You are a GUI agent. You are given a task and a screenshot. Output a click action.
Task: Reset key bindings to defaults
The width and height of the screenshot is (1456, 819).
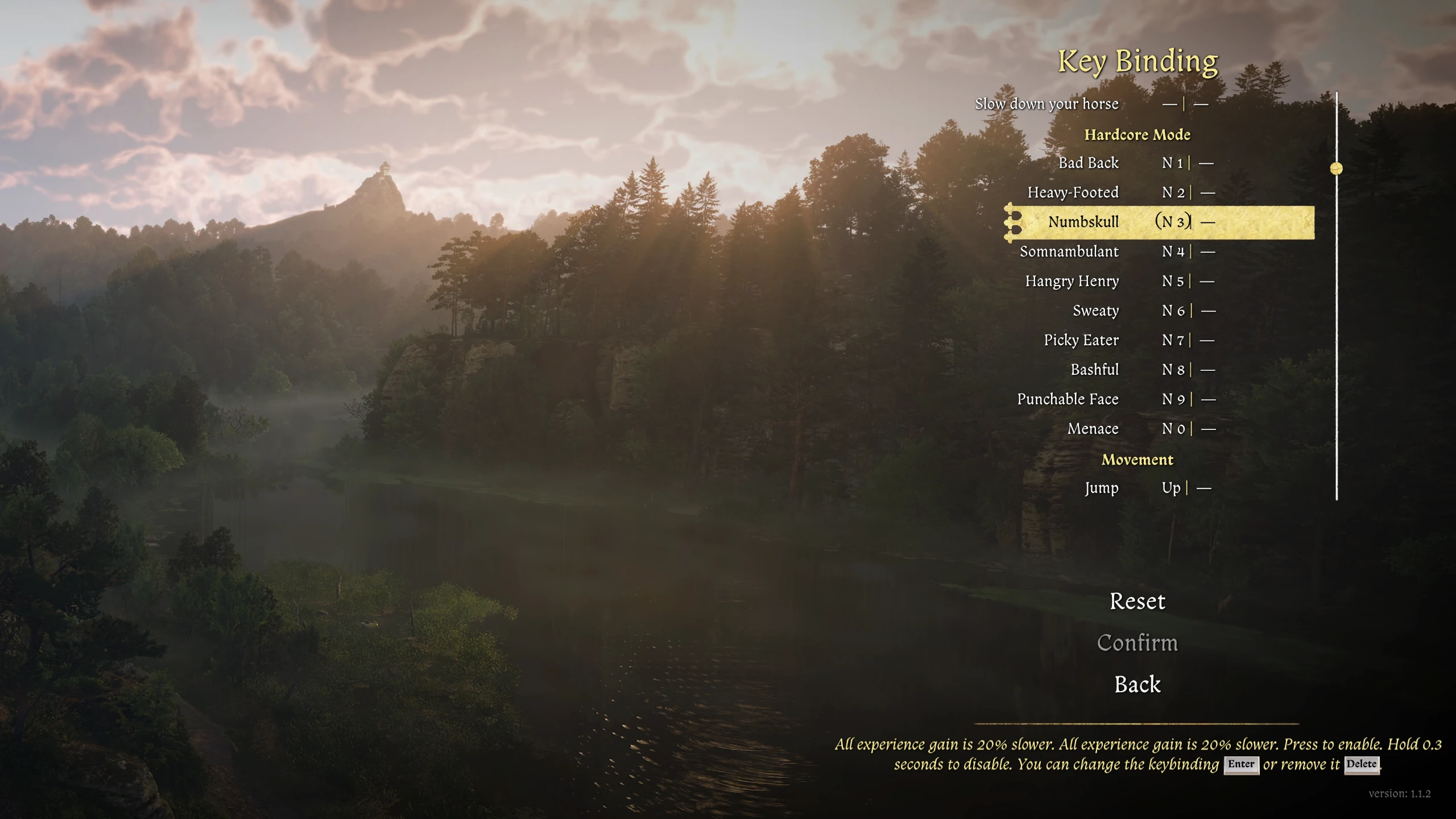click(1137, 601)
